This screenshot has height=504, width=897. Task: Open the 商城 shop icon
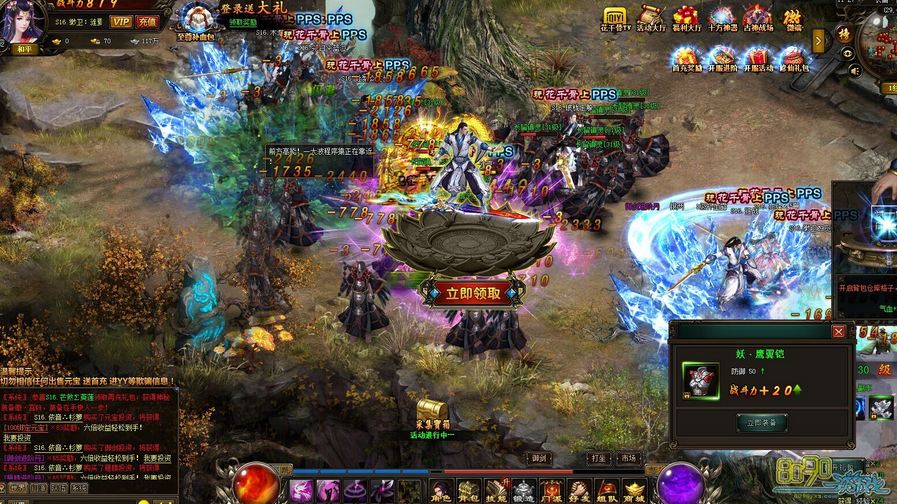point(633,490)
